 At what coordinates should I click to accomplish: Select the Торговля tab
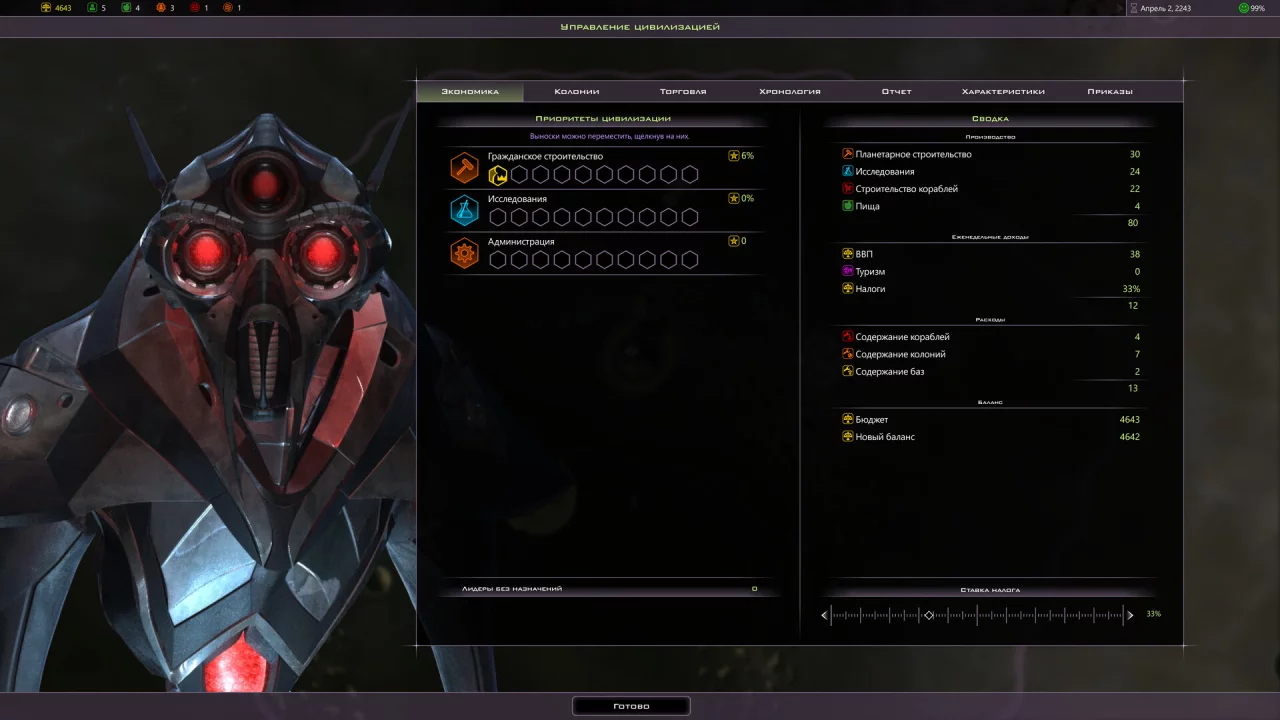(x=683, y=91)
